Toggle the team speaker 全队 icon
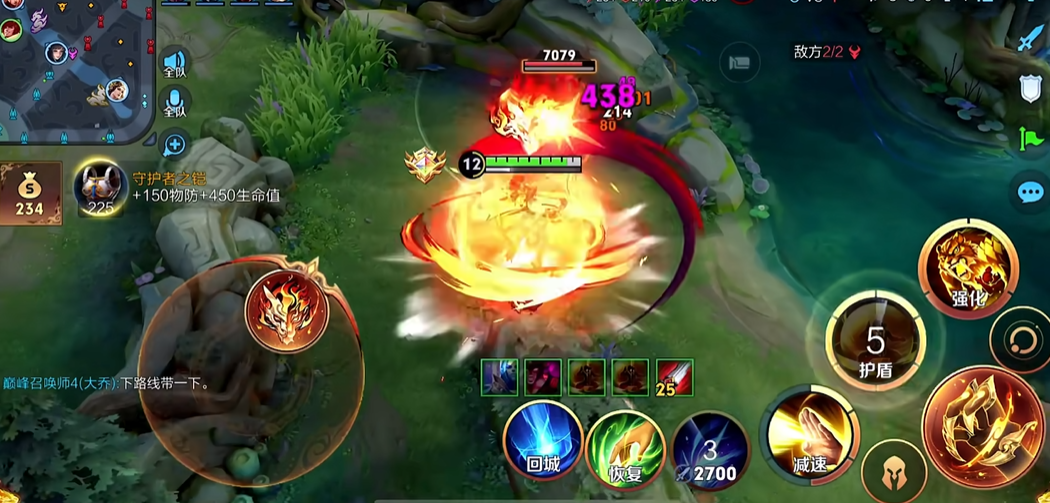The height and width of the screenshot is (503, 1050). pyautogui.click(x=175, y=63)
